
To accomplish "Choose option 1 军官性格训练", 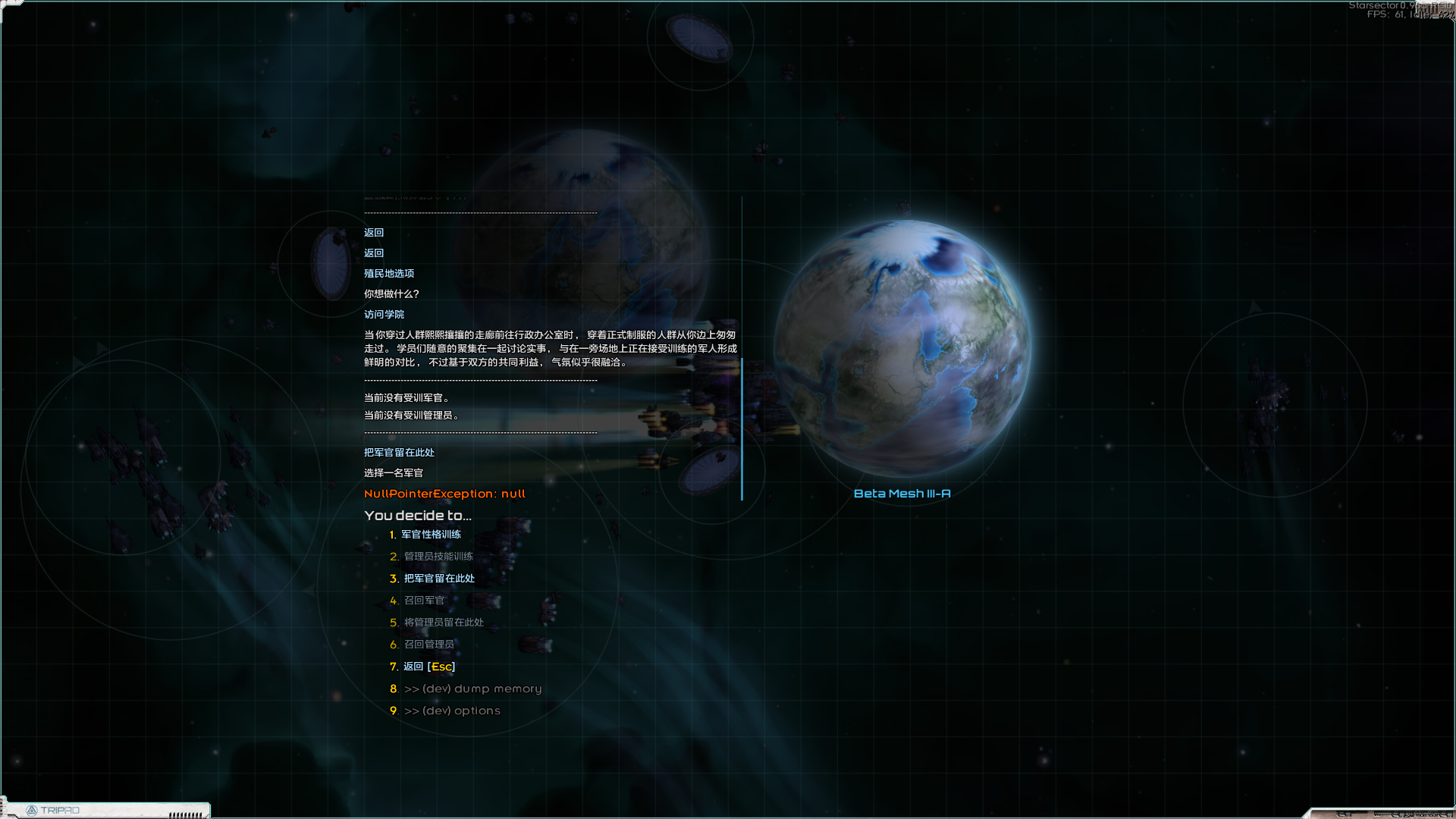I will coord(431,534).
